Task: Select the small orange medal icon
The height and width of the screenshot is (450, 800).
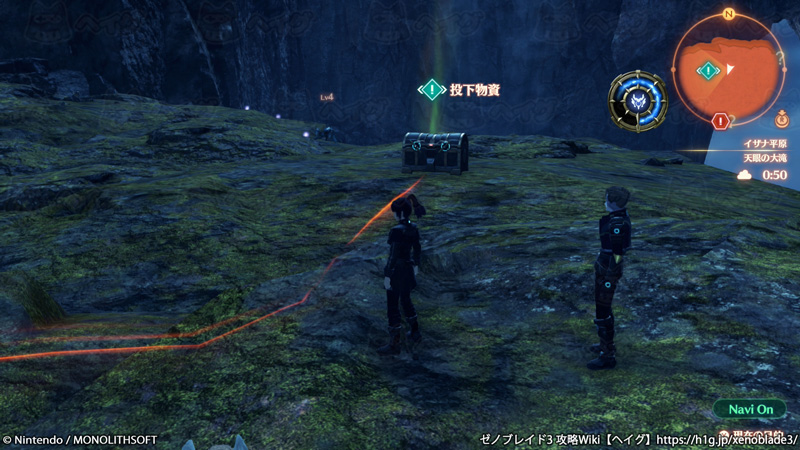Action: 780,116
